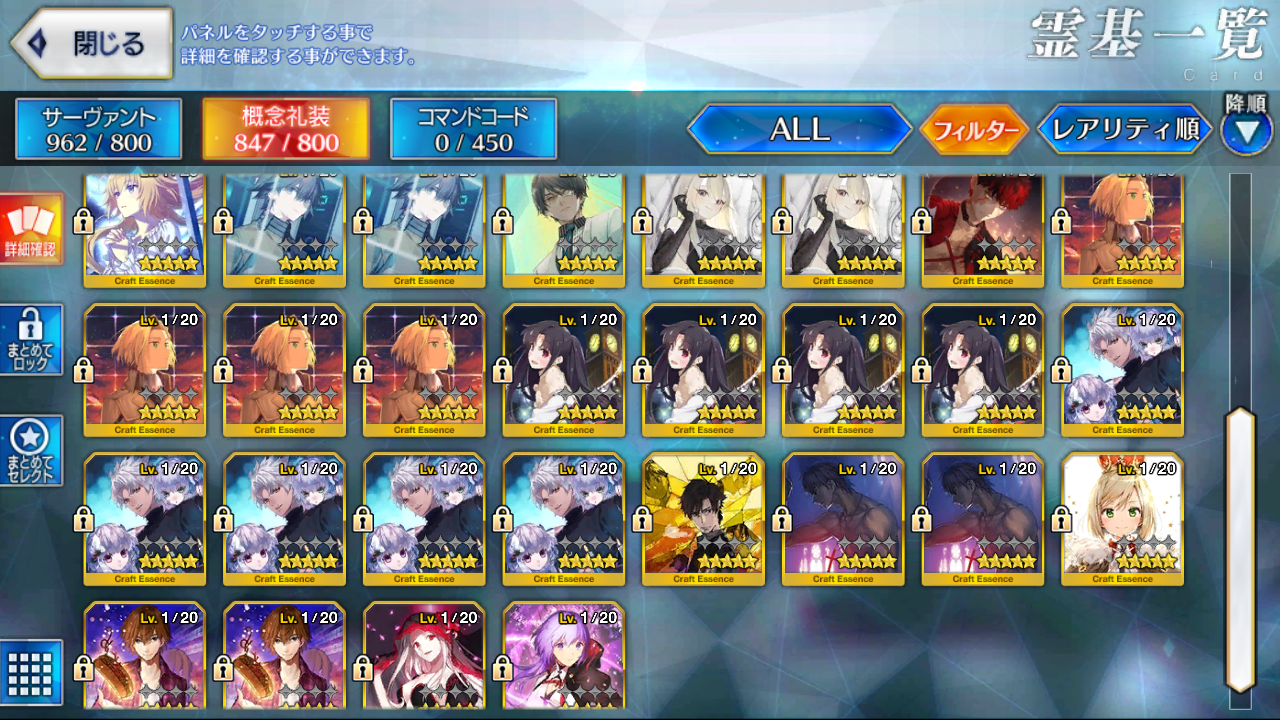Screen dimensions: 1280x720
Task: Click the list scrollbar handle
Action: click(1240, 548)
